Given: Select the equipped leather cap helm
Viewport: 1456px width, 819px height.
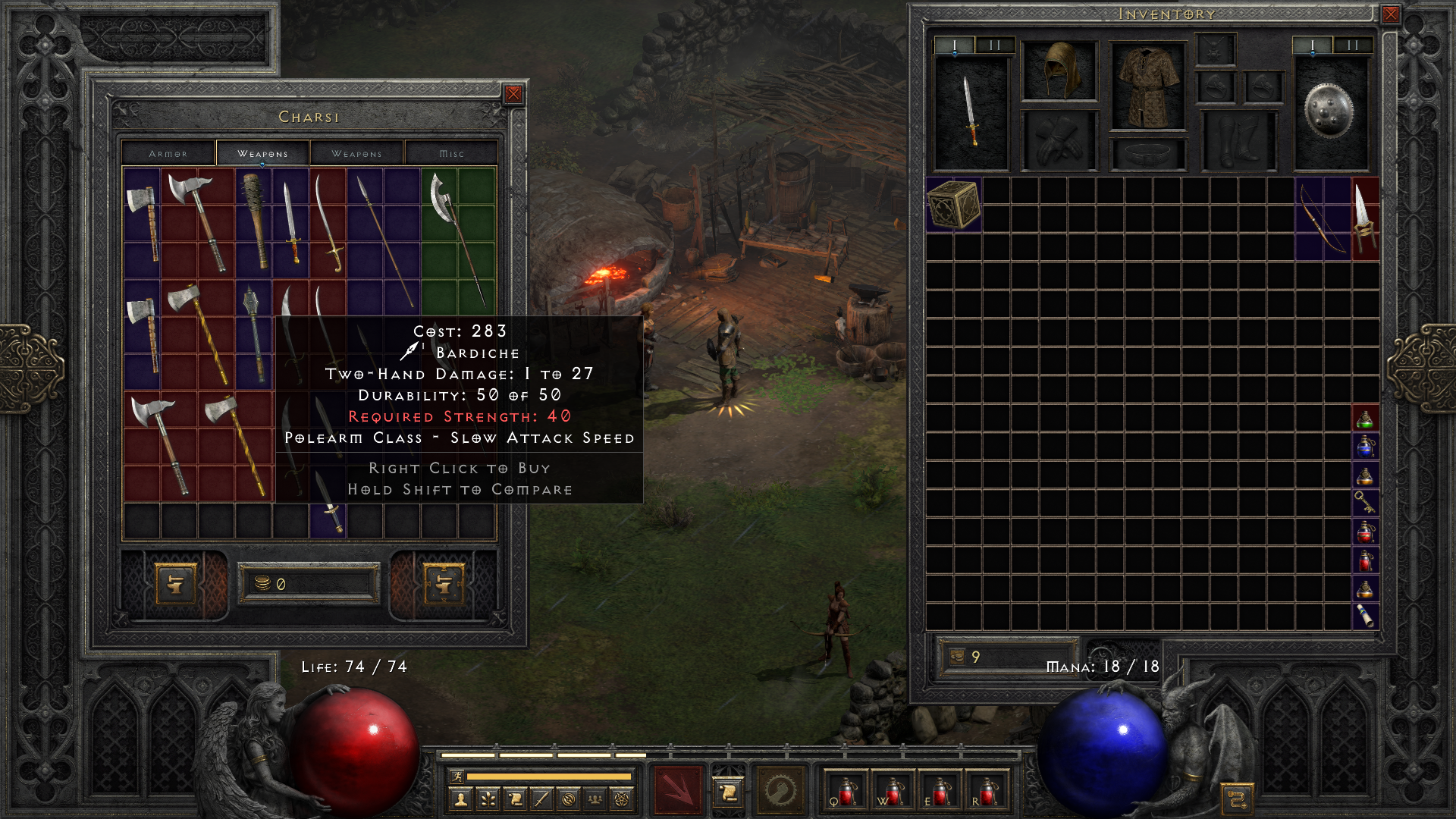Looking at the screenshot, I should coord(1059,71).
